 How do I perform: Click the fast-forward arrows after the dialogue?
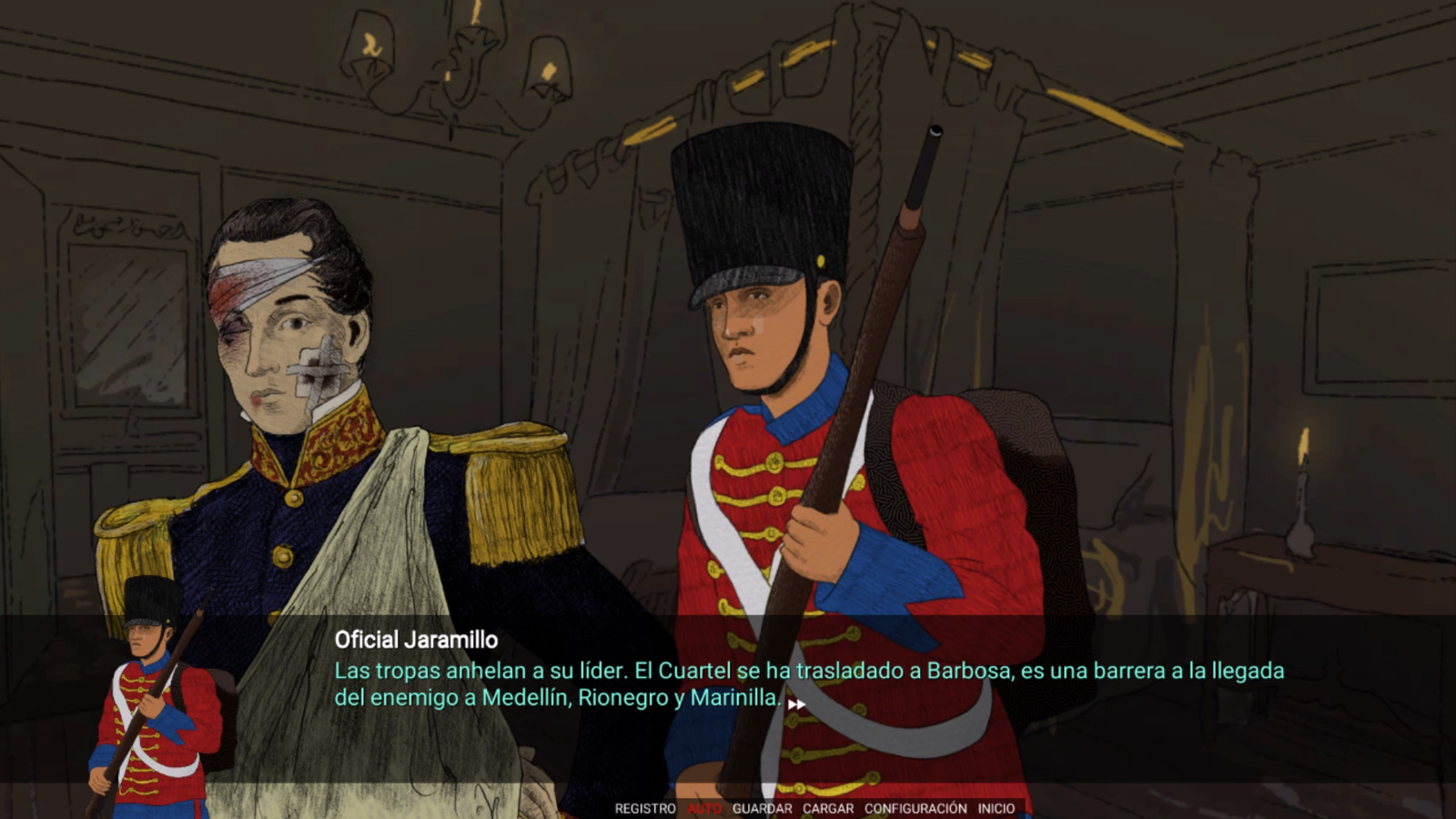point(796,703)
